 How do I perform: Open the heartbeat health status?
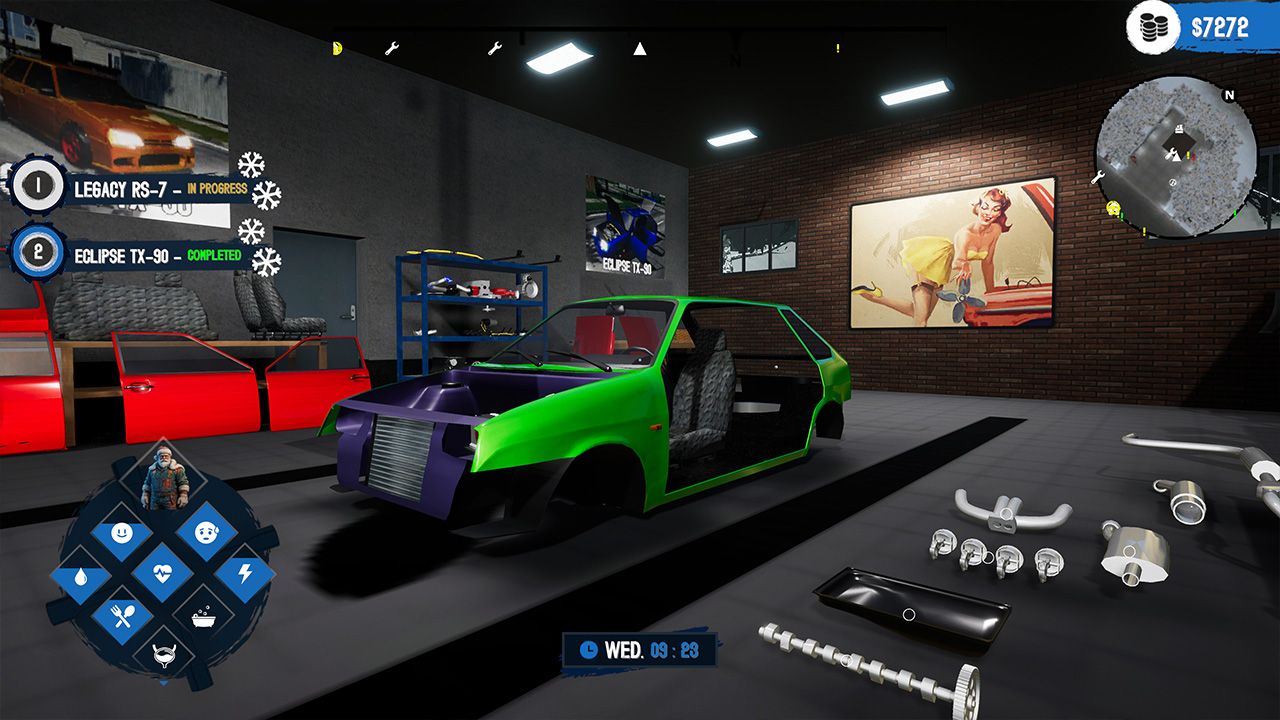click(163, 574)
